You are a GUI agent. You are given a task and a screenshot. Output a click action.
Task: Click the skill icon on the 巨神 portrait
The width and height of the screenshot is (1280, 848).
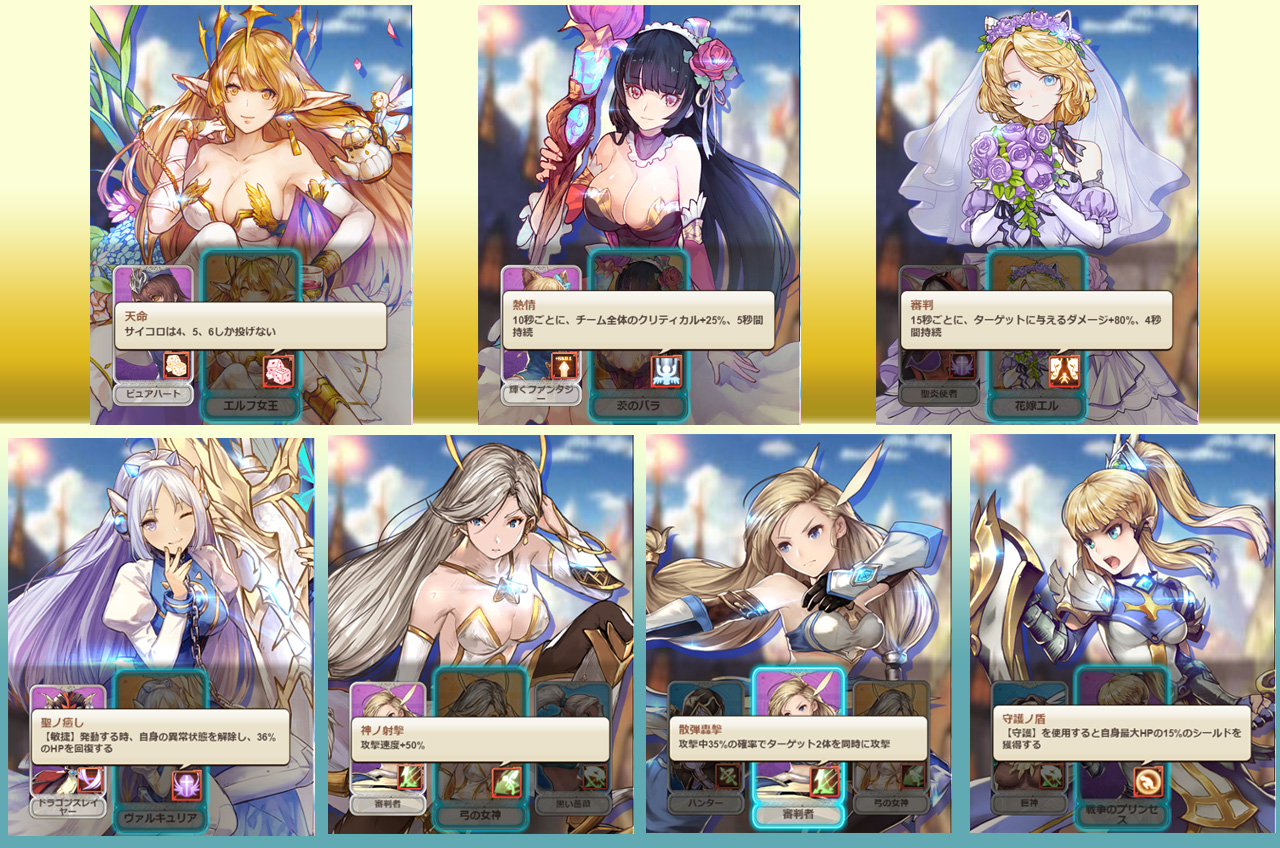pyautogui.click(x=1050, y=779)
